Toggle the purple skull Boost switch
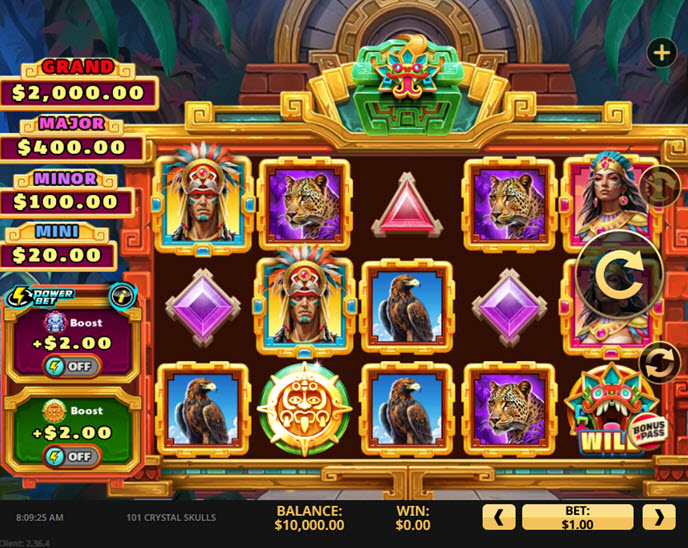Screen dimensions: 688x548 tap(70, 366)
